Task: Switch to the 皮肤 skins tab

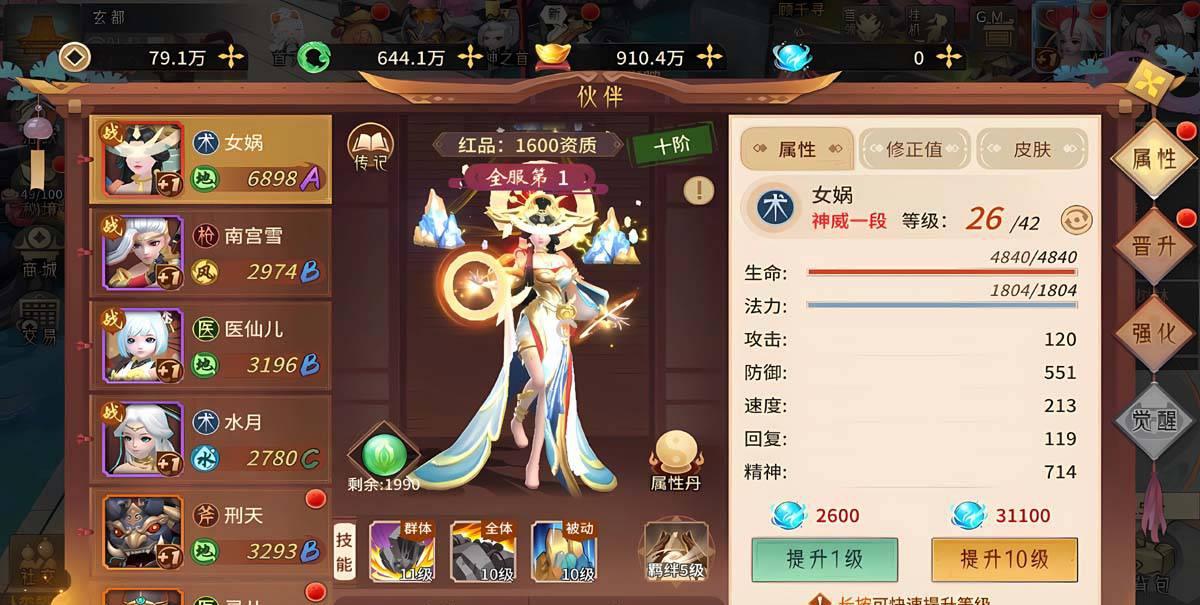Action: (1032, 150)
